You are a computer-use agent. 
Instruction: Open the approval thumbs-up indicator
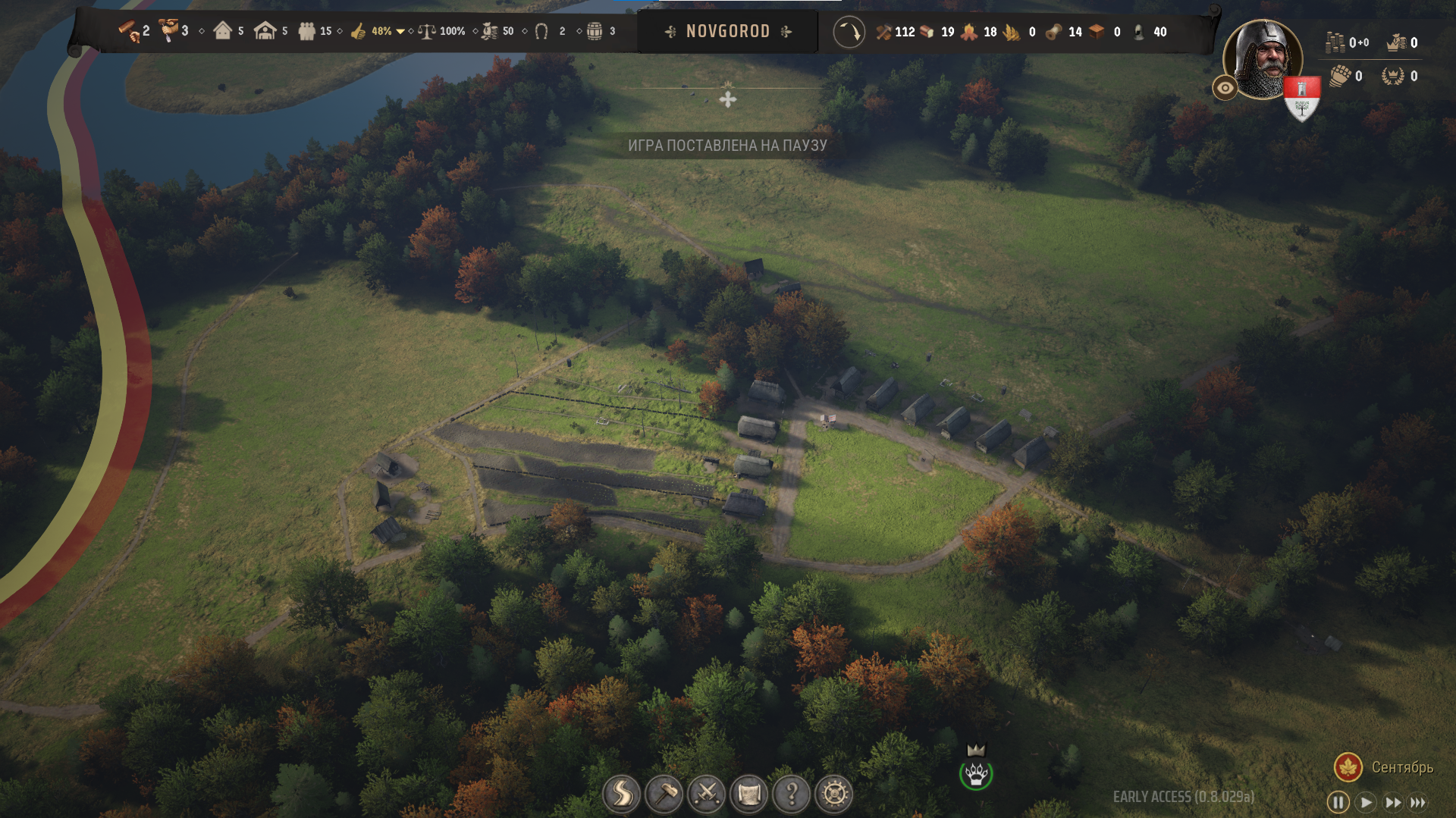359,32
